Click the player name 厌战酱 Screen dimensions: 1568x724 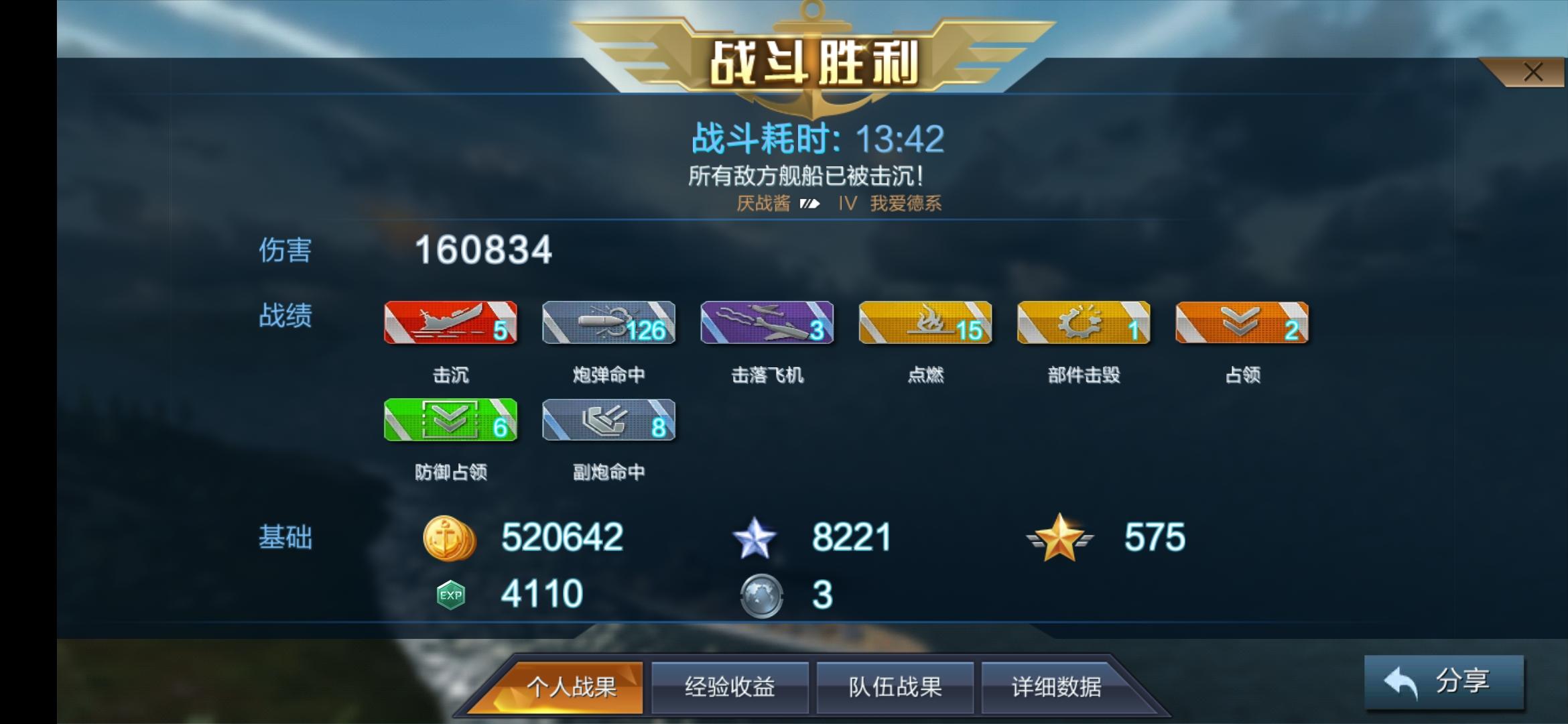(x=764, y=203)
